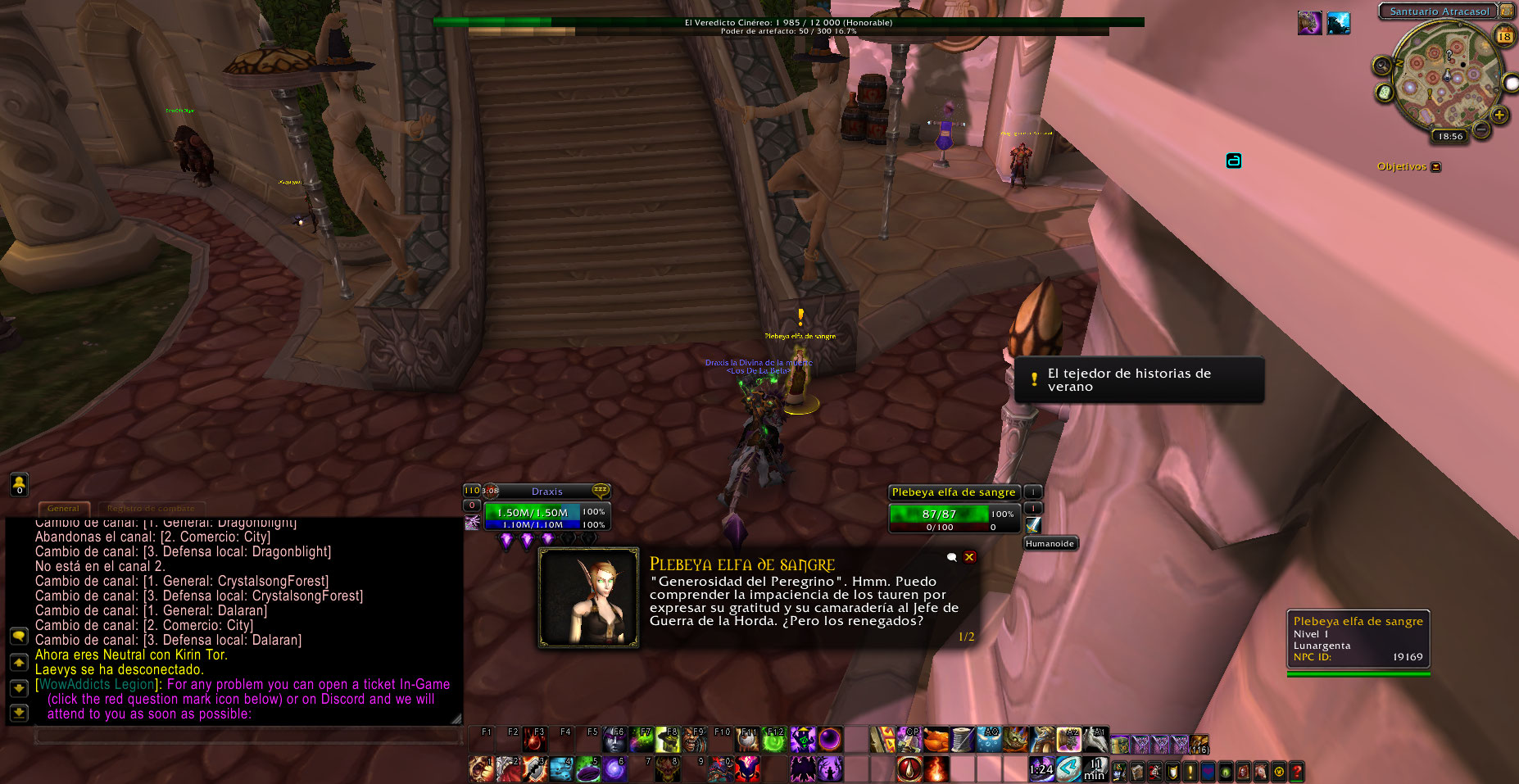1519x784 pixels.
Task: Open the calendar showing day 18
Action: pos(1504,36)
